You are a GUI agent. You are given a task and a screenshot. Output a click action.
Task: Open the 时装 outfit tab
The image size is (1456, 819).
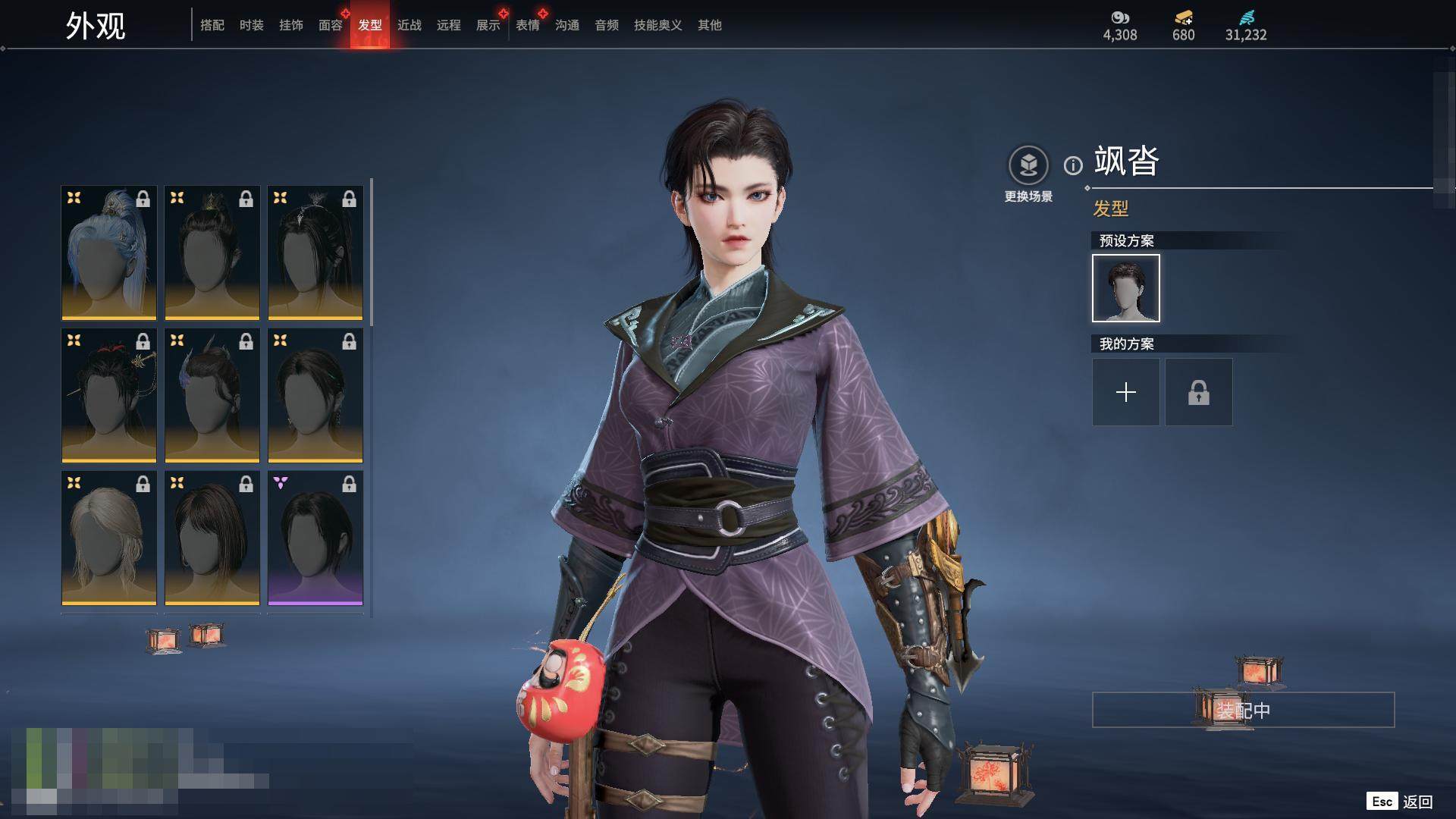coord(252,25)
